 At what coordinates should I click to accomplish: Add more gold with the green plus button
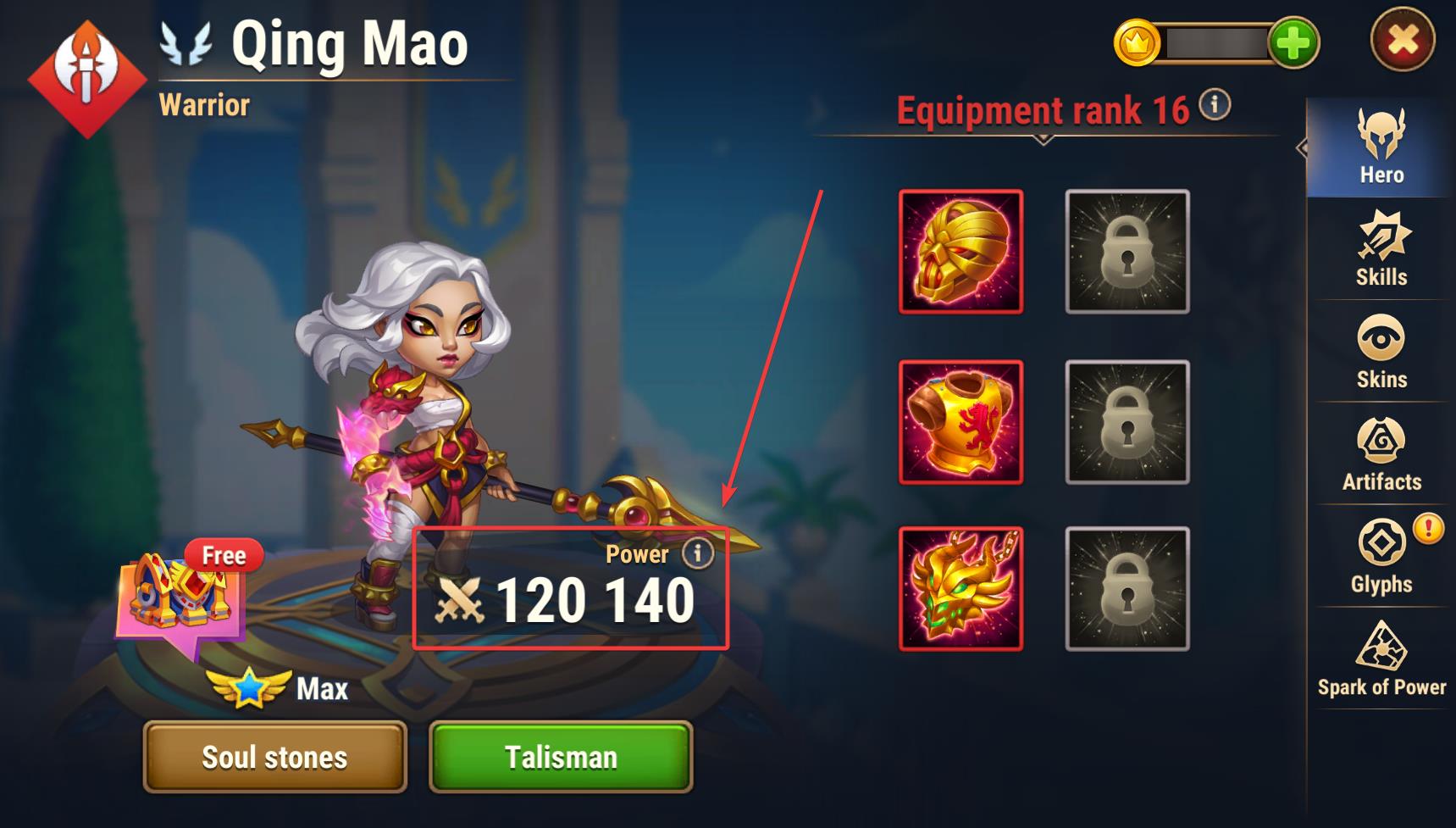coord(1293,42)
